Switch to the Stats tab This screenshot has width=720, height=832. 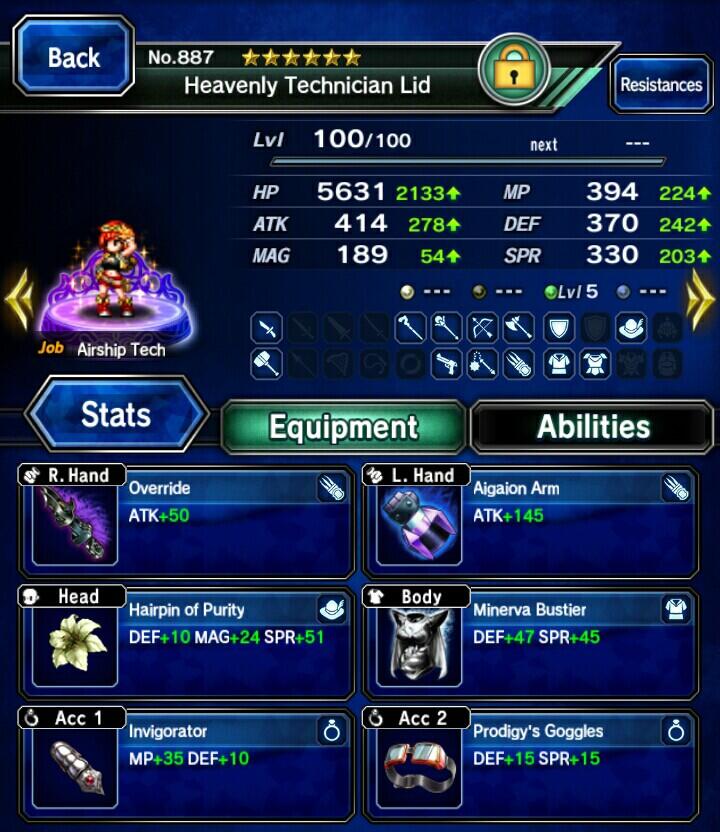[x=116, y=415]
